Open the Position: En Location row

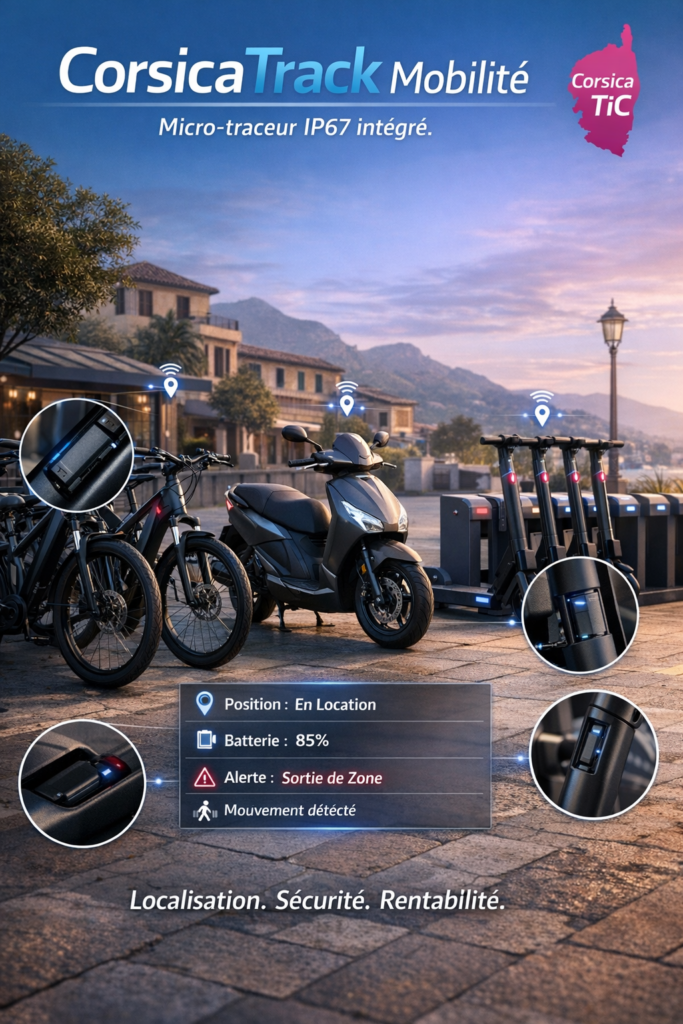coord(335,704)
